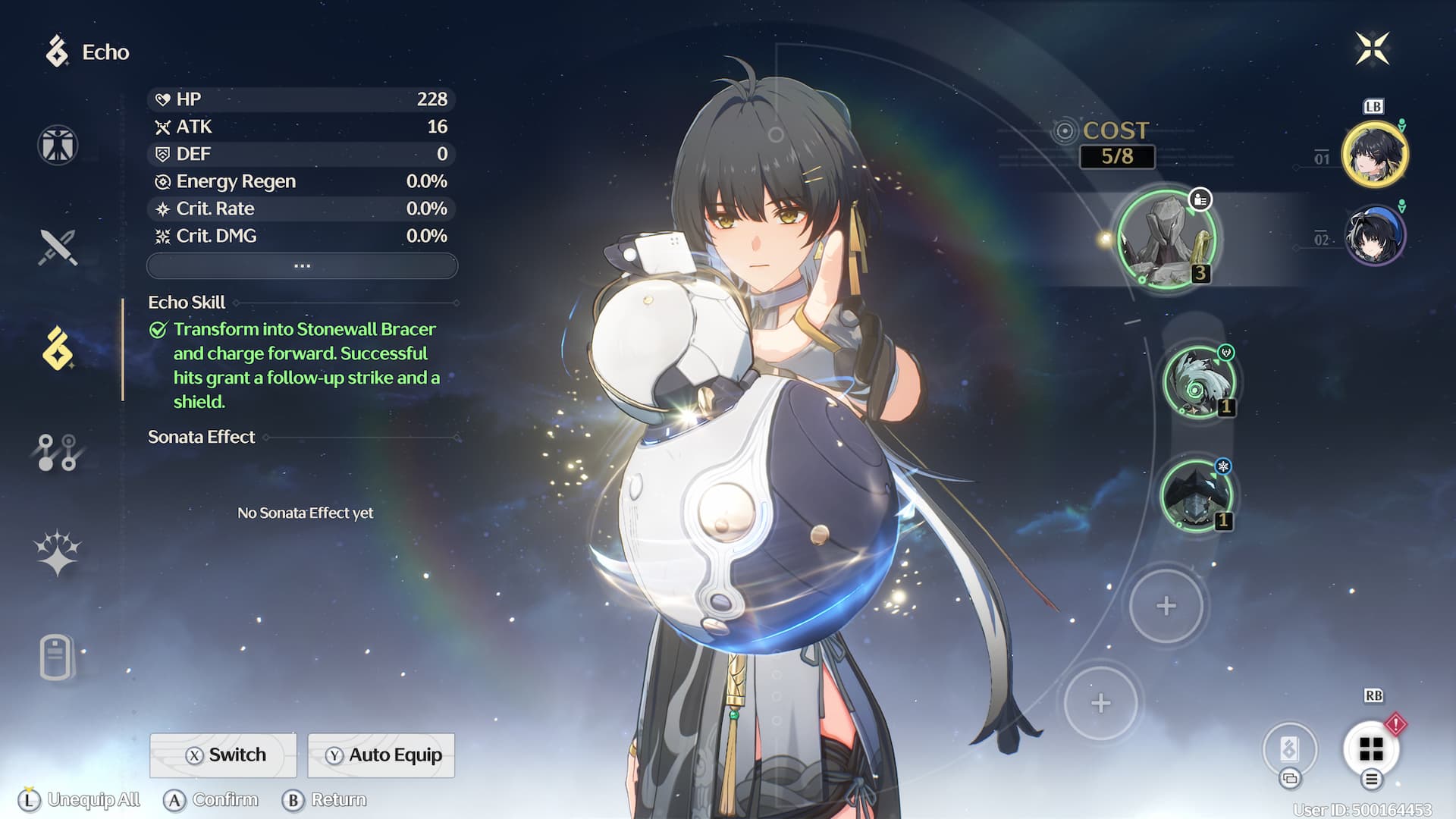Open the four-square grid menu button
Image resolution: width=1456 pixels, height=819 pixels.
(1371, 749)
